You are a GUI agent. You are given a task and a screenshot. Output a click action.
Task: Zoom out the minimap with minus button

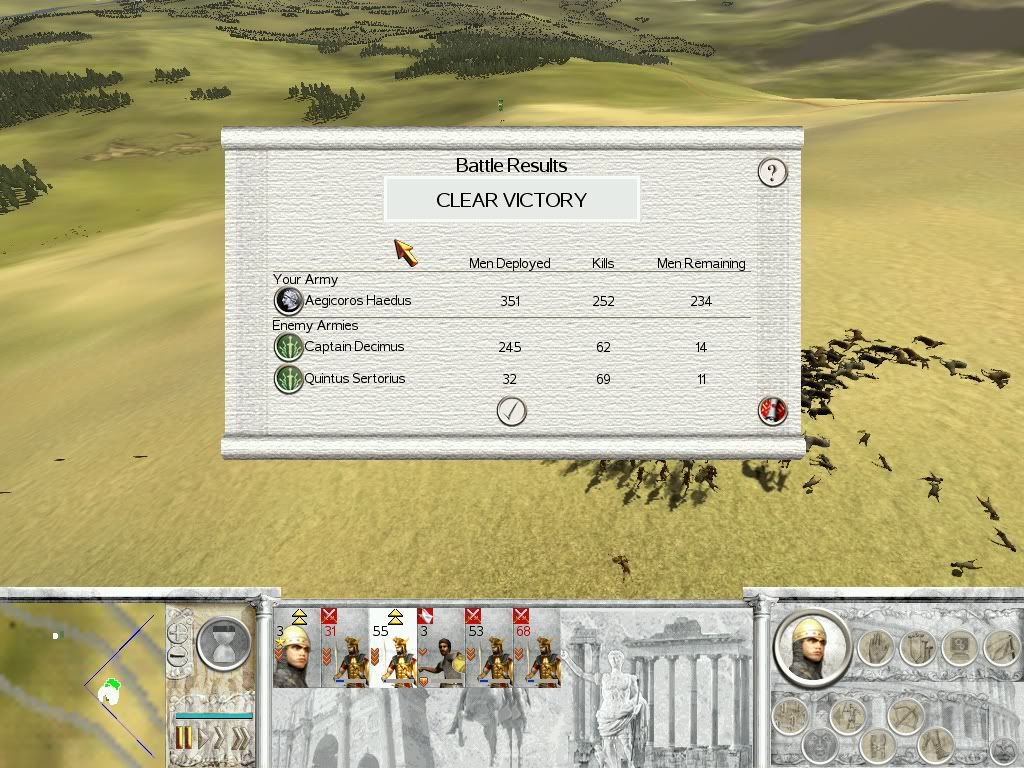click(x=178, y=657)
